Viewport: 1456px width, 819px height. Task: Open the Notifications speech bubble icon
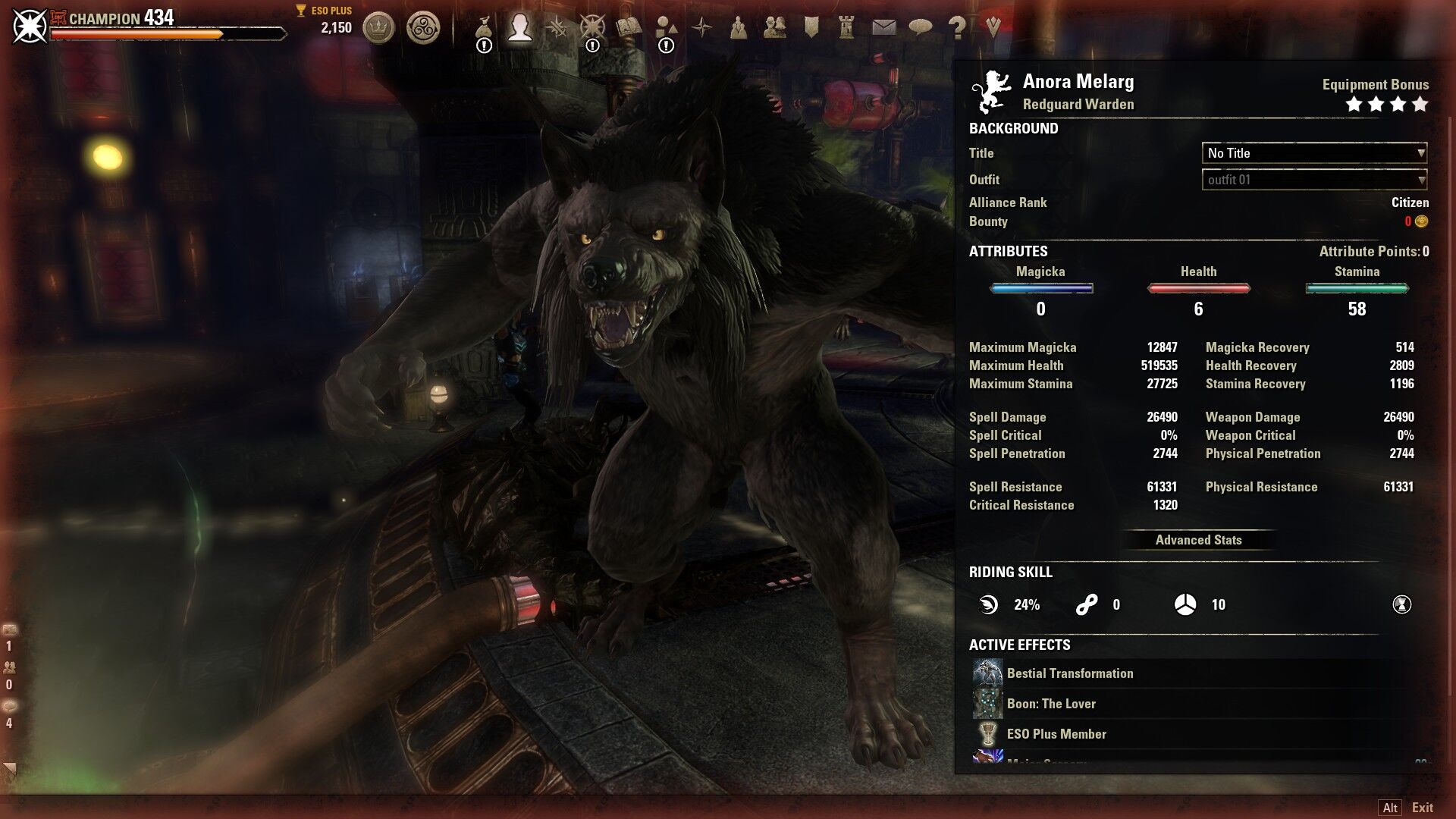920,28
